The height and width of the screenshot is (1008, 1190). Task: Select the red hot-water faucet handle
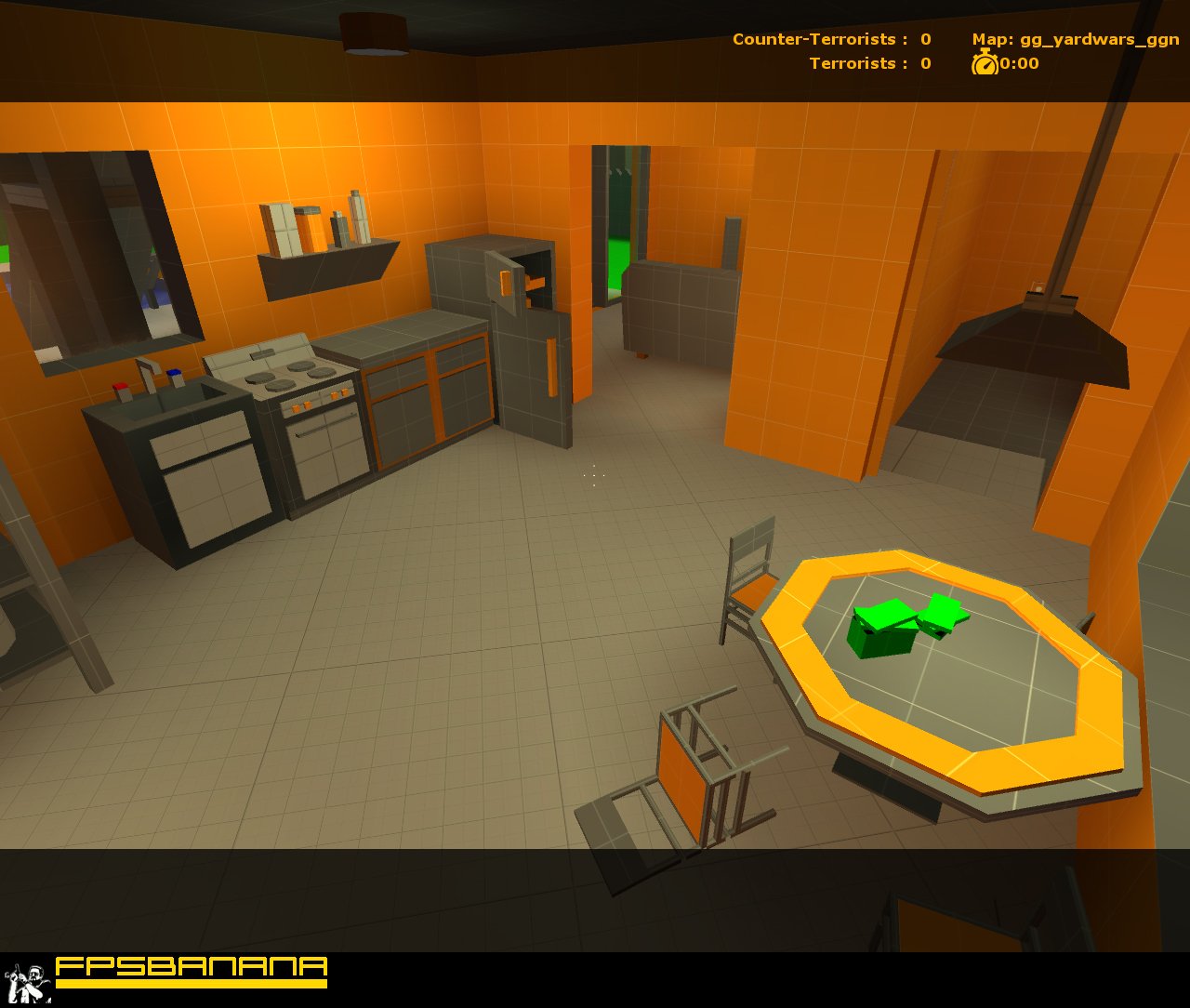(121, 388)
